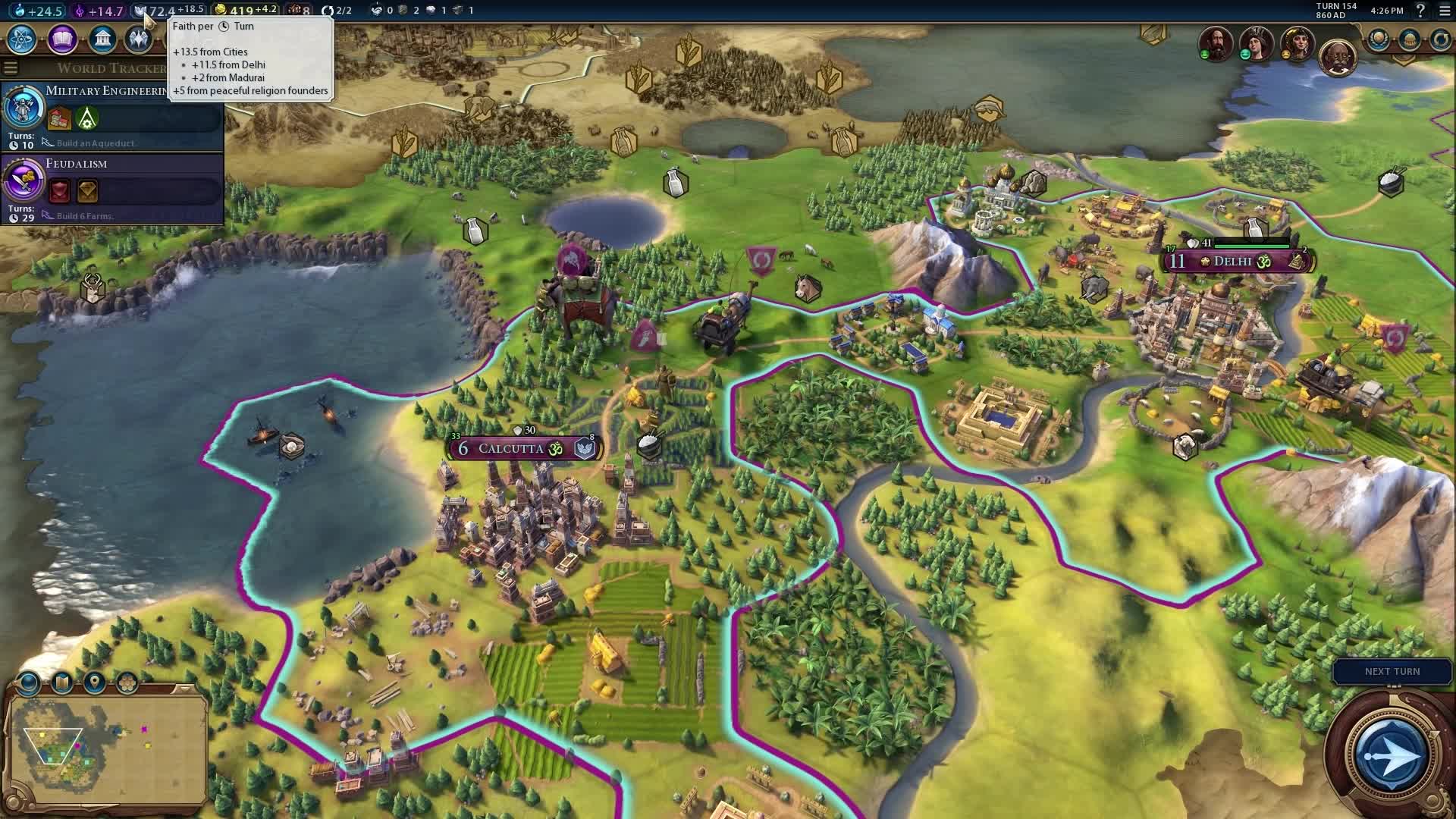This screenshot has height=819, width=1456.
Task: Open the Religion screen
Action: tap(139, 39)
